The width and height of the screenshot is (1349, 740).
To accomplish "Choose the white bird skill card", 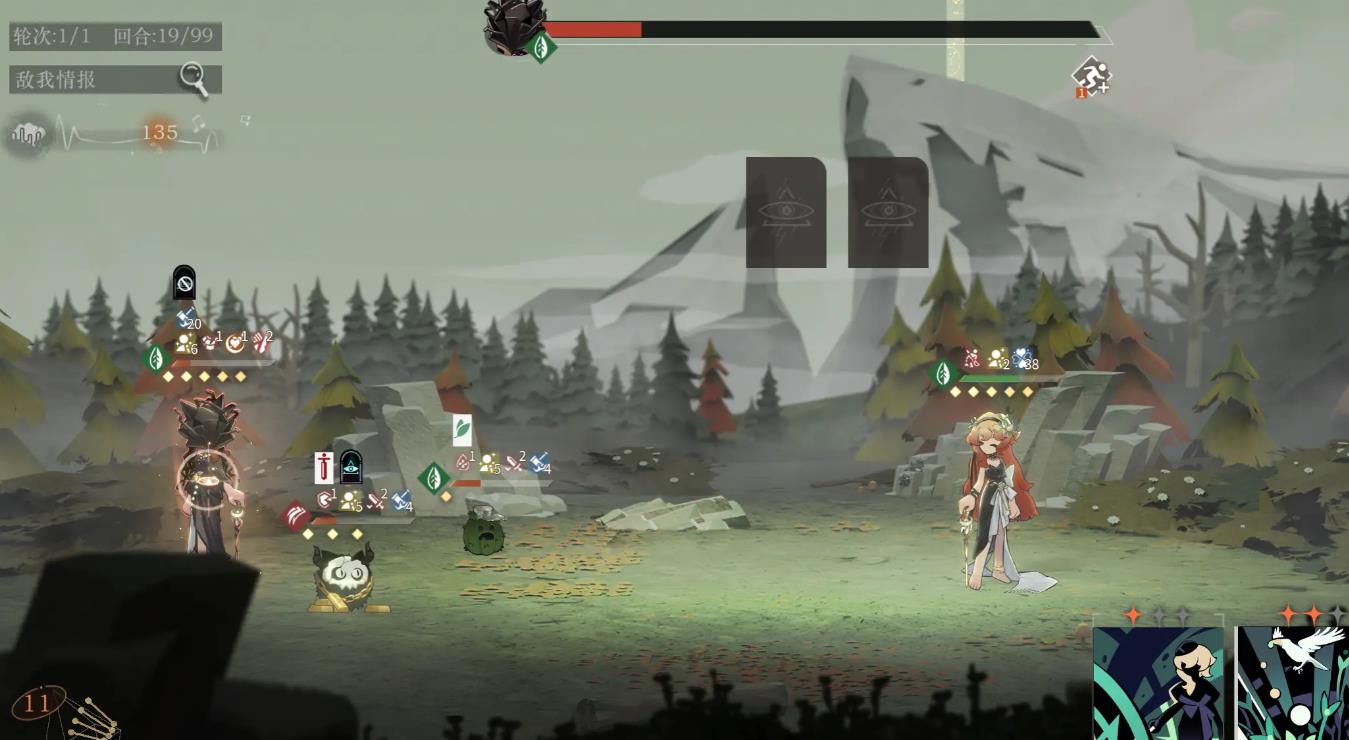I will 1292,683.
